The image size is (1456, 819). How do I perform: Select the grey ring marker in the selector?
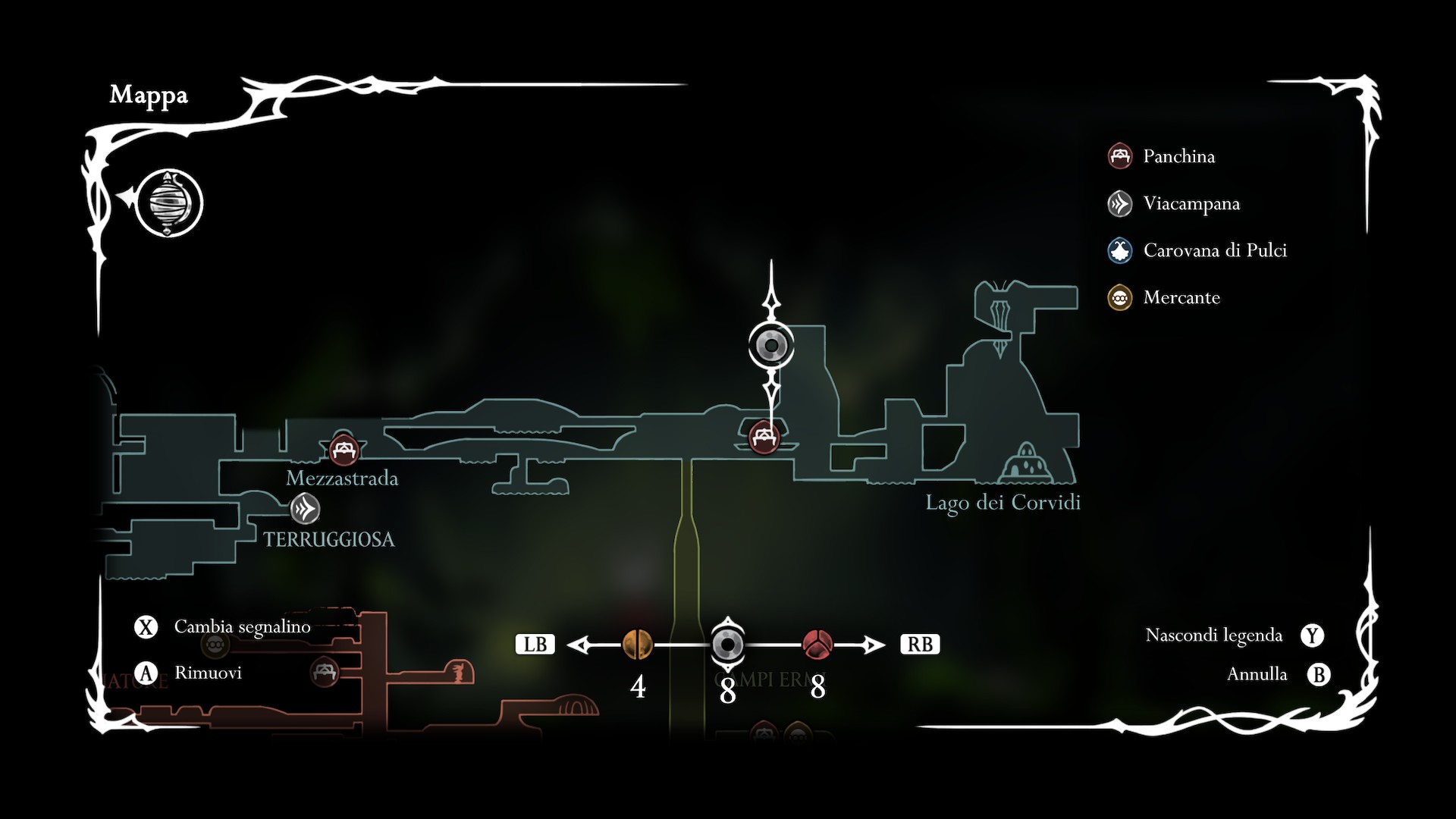tap(727, 645)
